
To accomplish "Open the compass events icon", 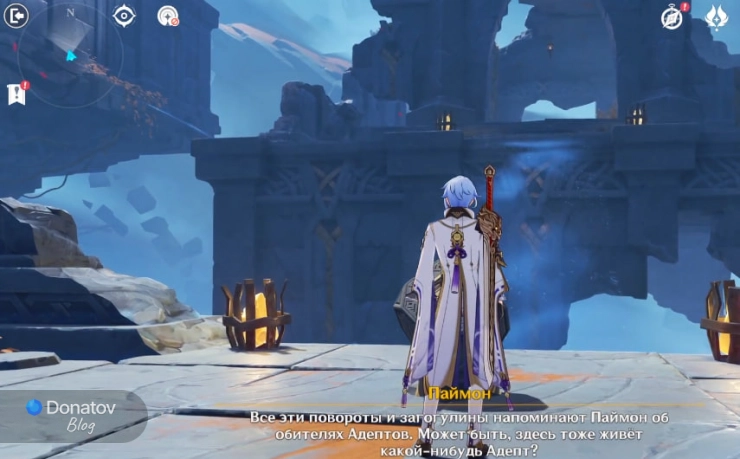I will point(673,16).
